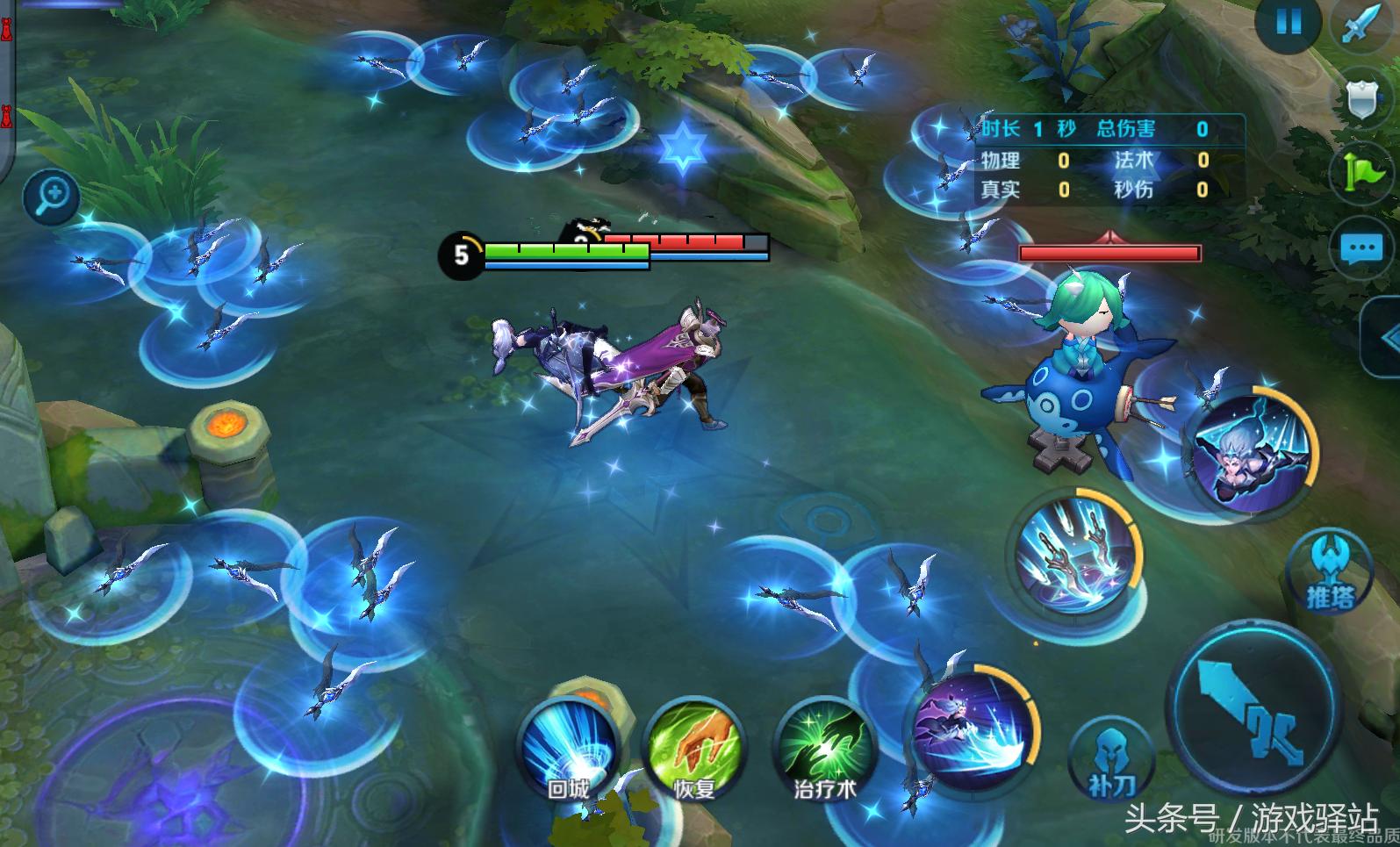Image resolution: width=1400 pixels, height=847 pixels.
Task: Activate the 恢复 restore skill
Action: click(694, 749)
